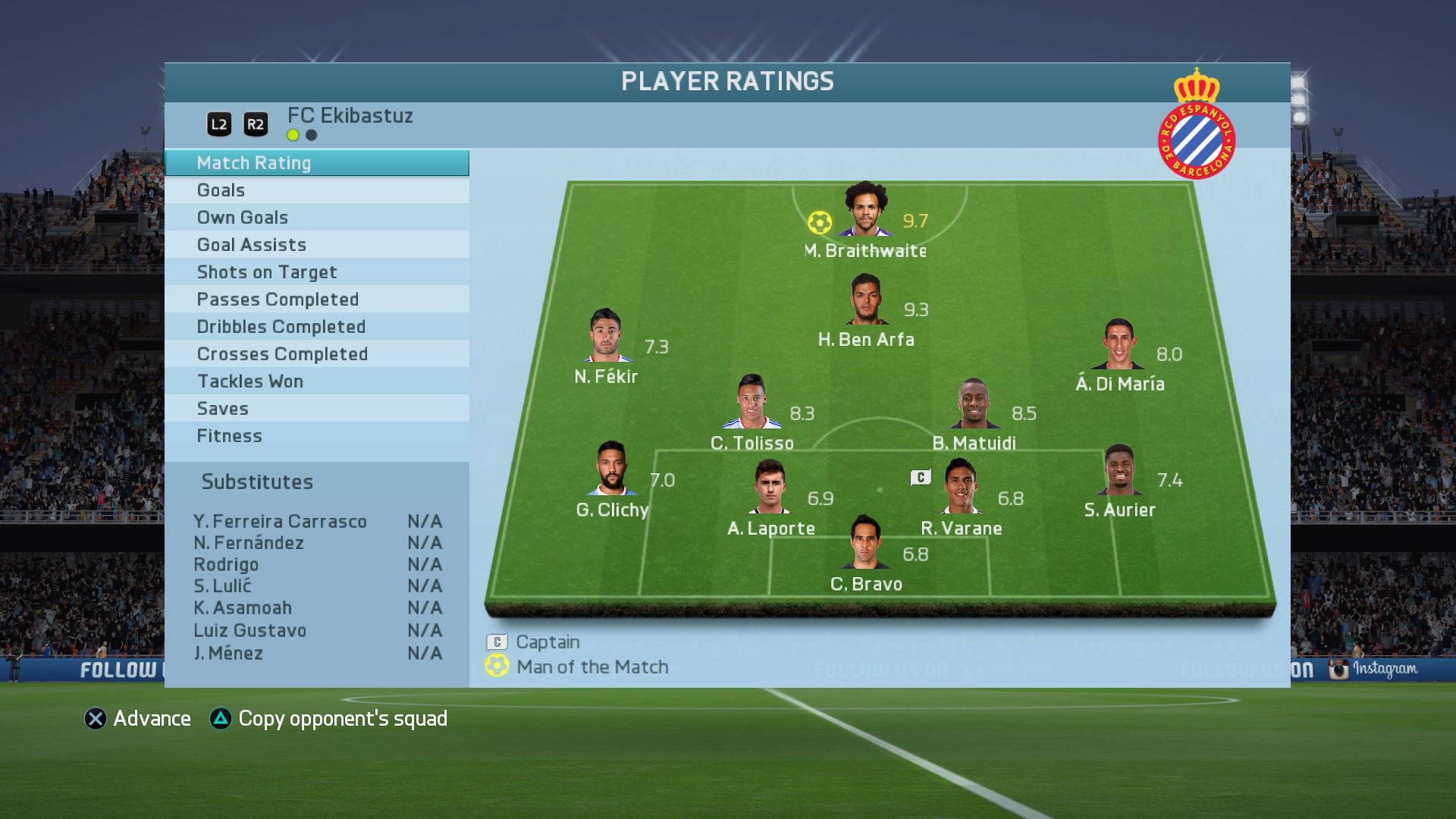The height and width of the screenshot is (819, 1456).
Task: Choose the Goals stat entry
Action: pos(316,190)
